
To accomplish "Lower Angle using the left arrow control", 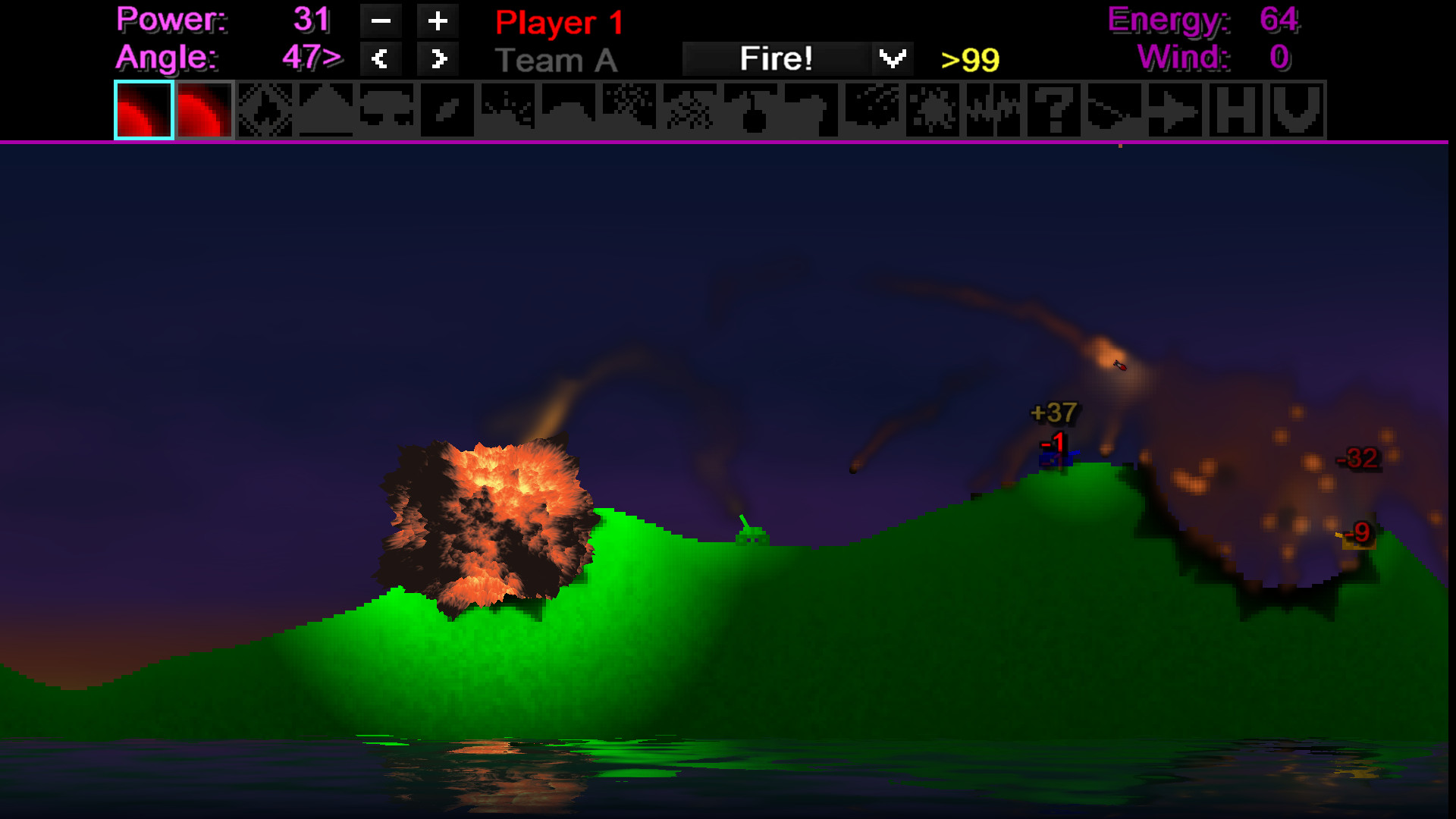I will pyautogui.click(x=381, y=58).
